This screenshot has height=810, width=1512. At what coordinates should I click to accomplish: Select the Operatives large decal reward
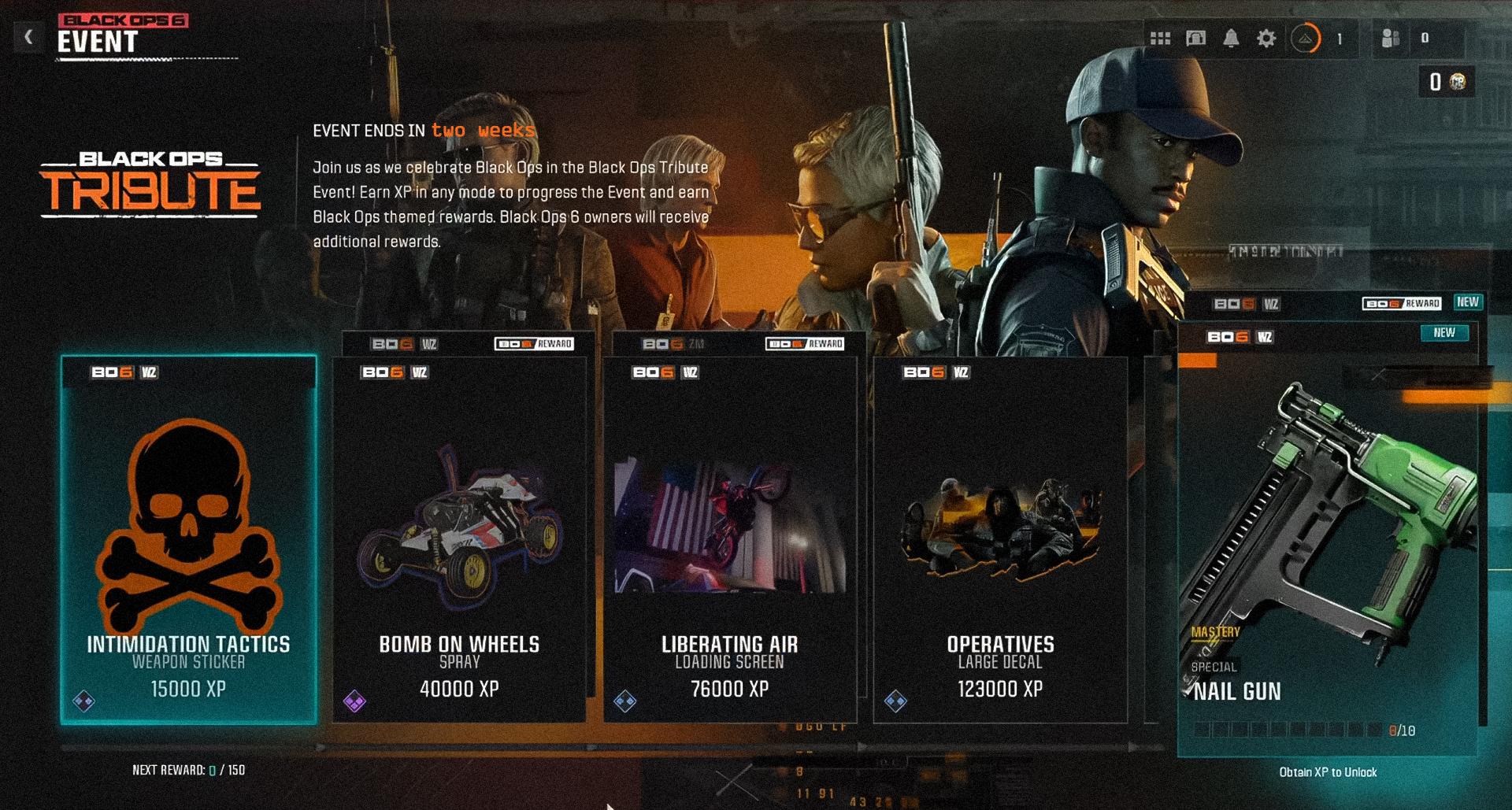point(1000,539)
